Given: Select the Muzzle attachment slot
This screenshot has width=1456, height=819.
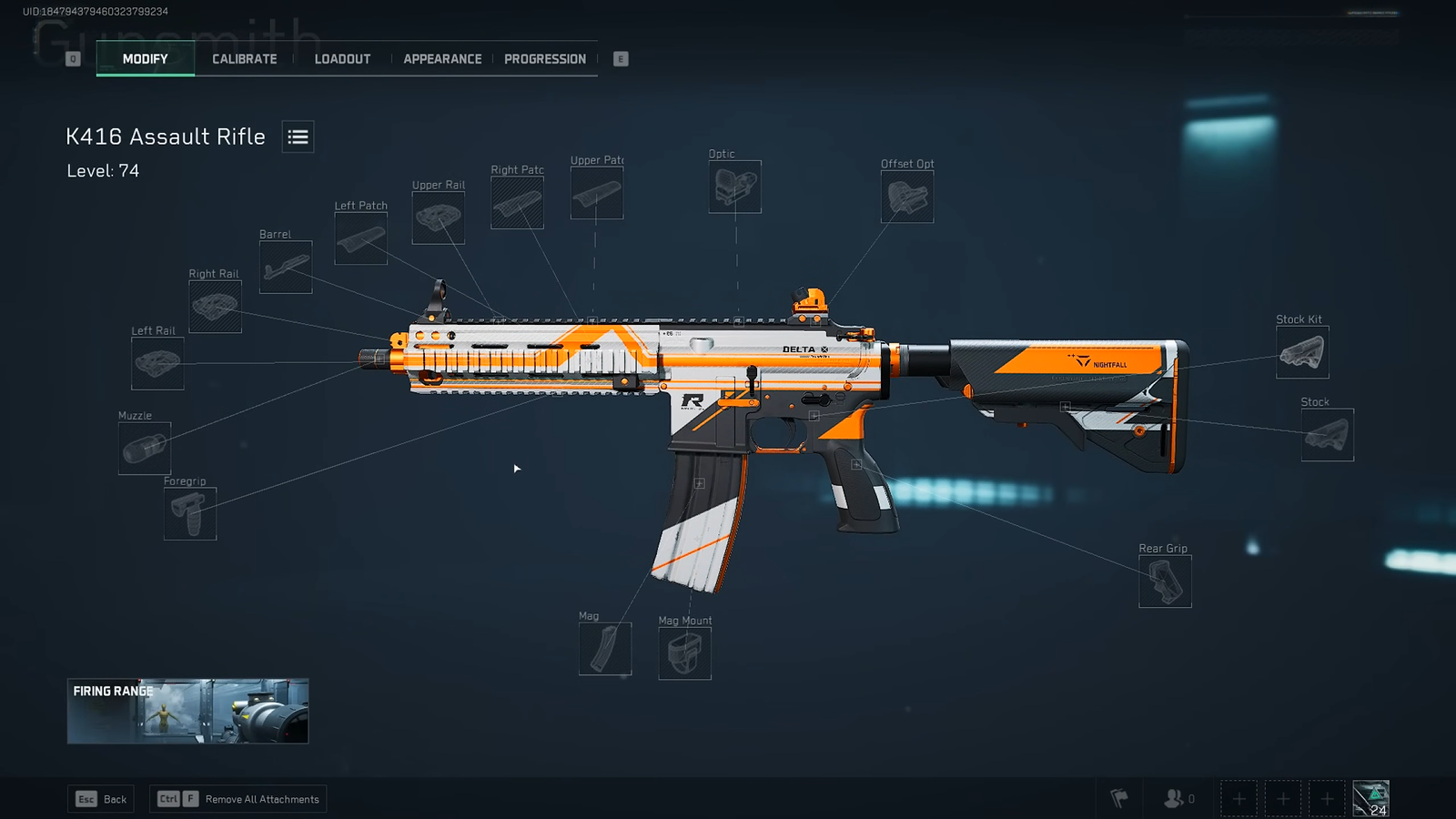Looking at the screenshot, I should (x=145, y=448).
